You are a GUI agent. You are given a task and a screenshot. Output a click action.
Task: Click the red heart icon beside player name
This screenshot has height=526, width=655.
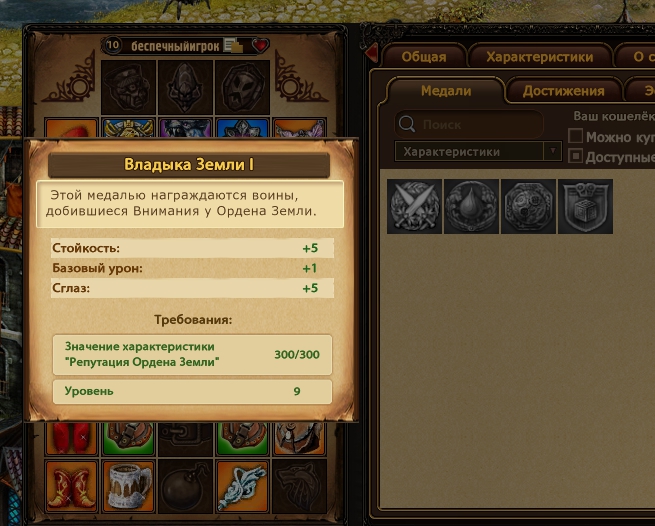click(261, 45)
